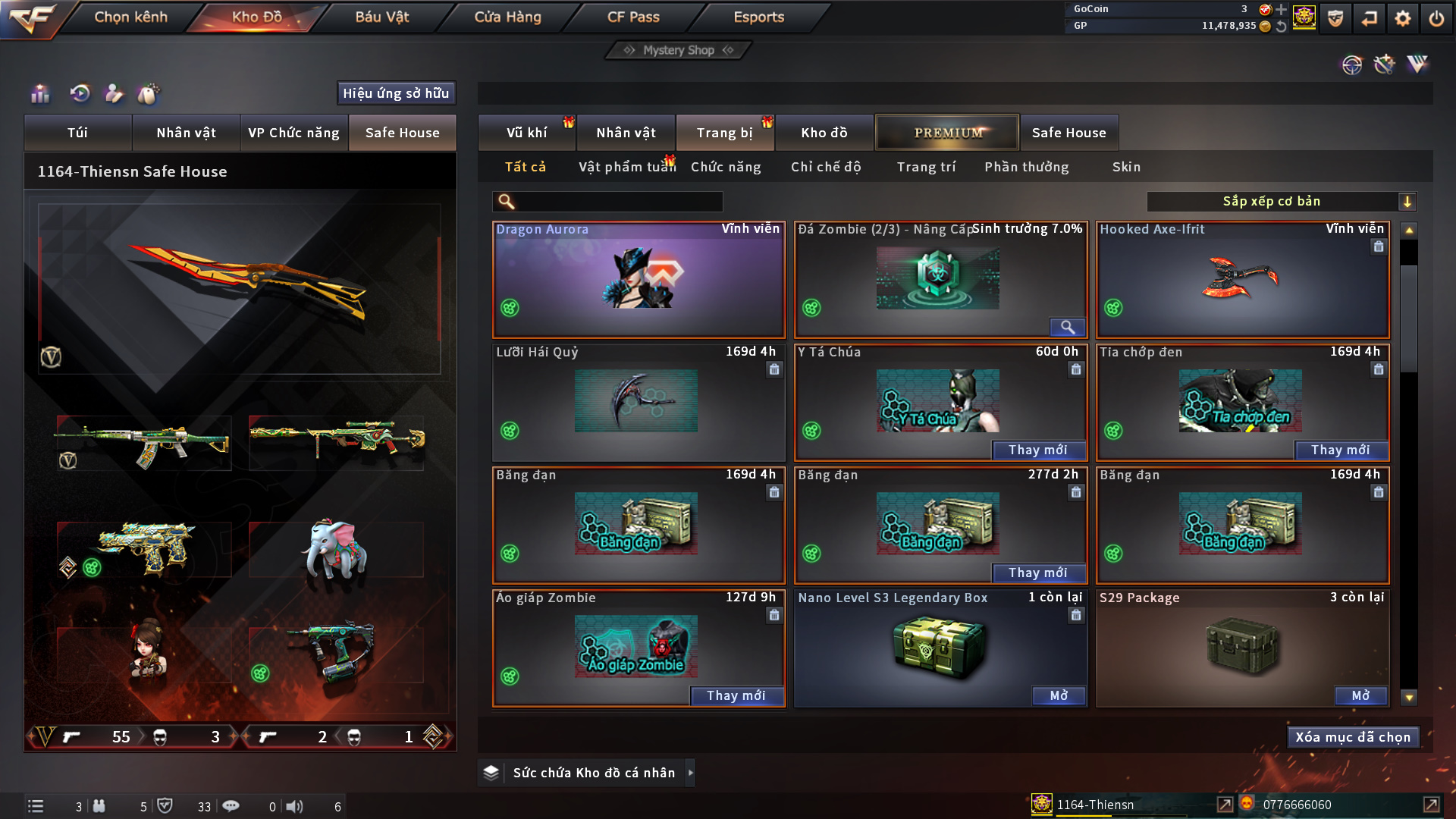The height and width of the screenshot is (819, 1456).
Task: Open the CF Pass menu
Action: click(633, 17)
